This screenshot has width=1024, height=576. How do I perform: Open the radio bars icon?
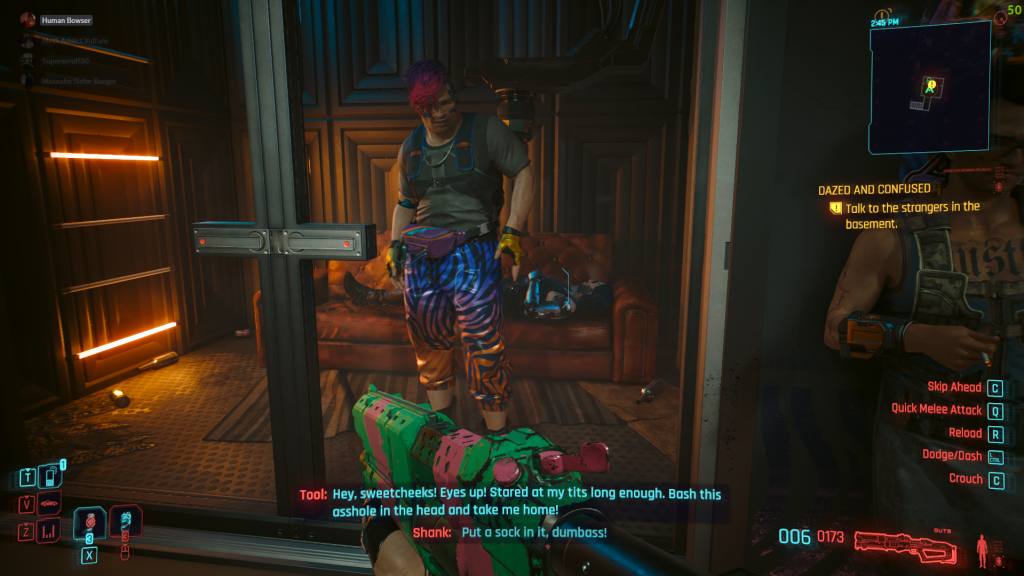tap(50, 531)
